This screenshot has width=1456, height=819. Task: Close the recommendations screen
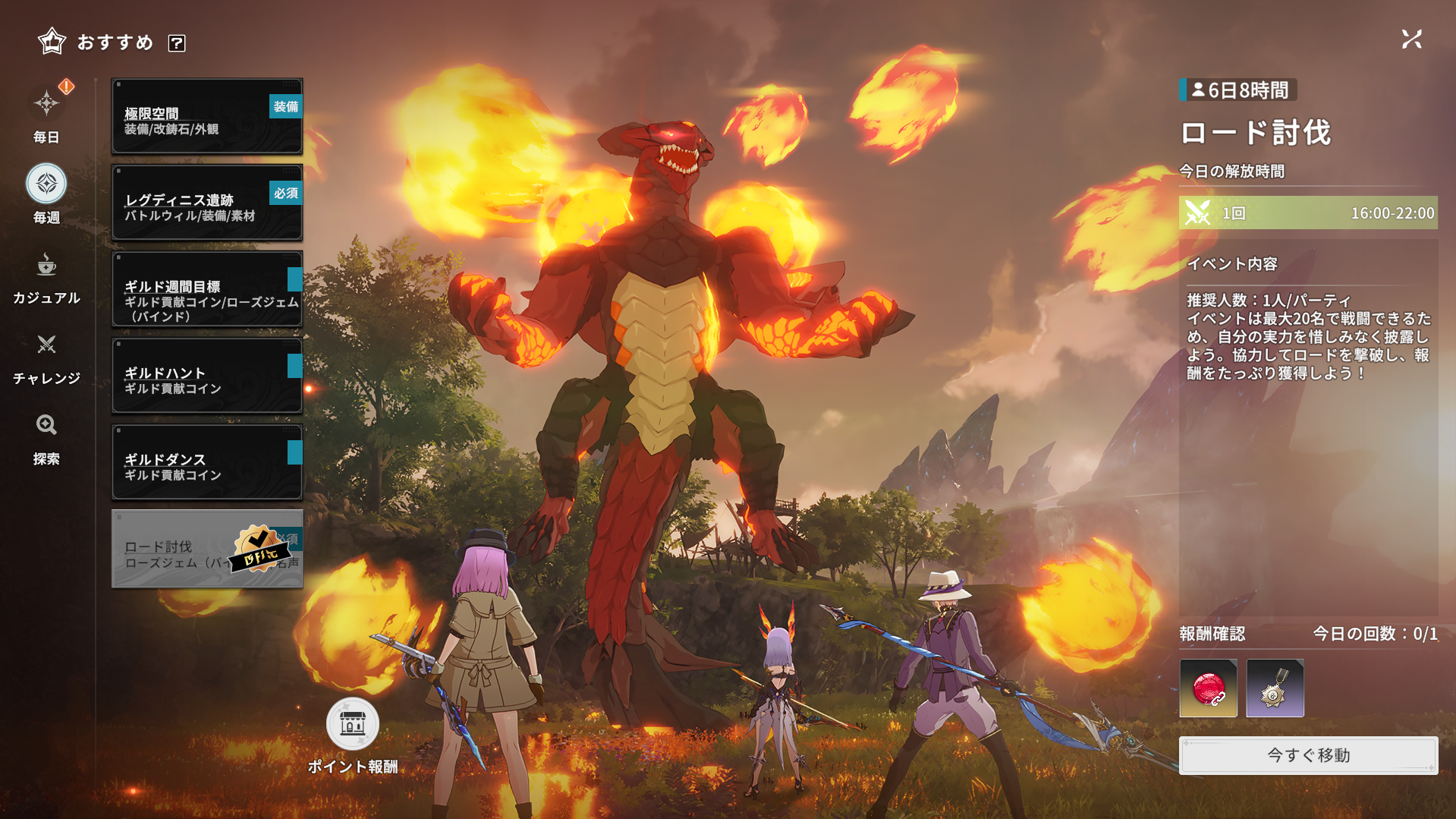pyautogui.click(x=1411, y=39)
